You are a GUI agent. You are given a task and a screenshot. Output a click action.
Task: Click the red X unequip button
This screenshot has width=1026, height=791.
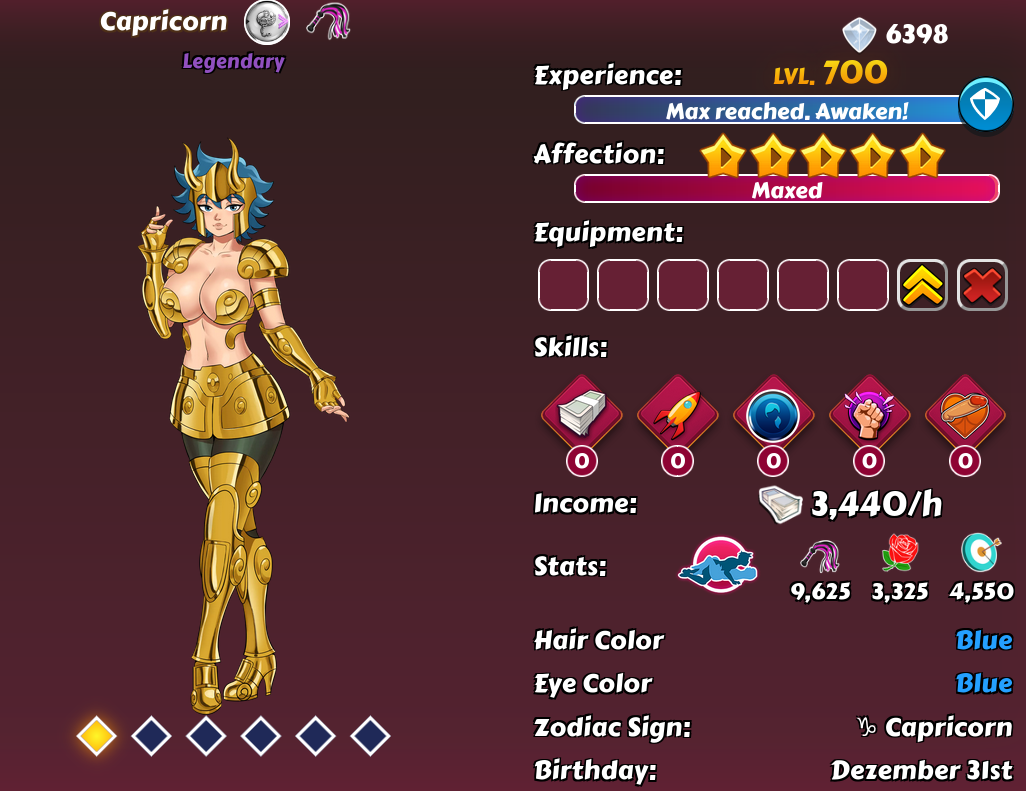click(982, 285)
